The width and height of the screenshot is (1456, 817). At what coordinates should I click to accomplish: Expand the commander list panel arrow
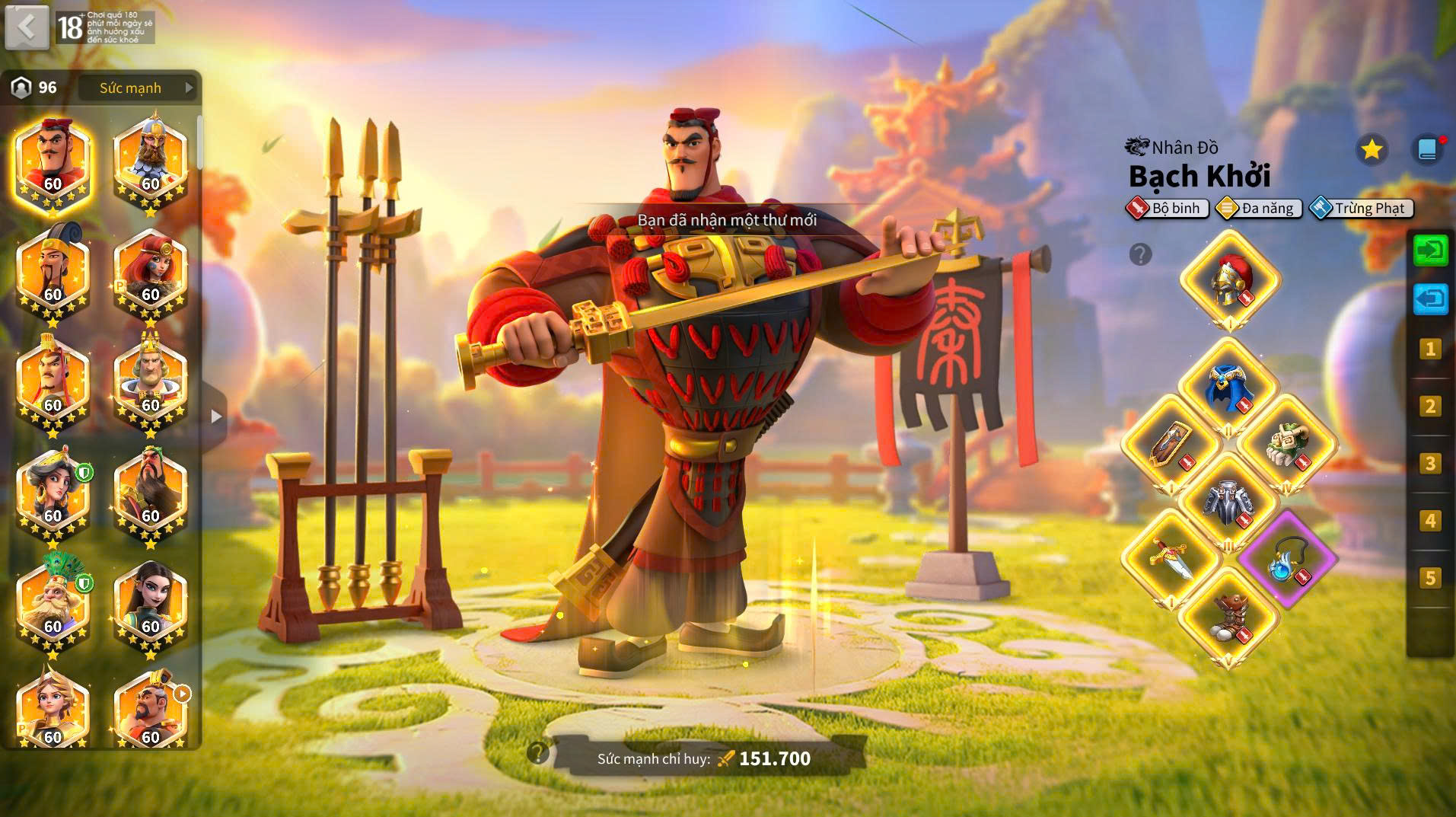[x=216, y=416]
